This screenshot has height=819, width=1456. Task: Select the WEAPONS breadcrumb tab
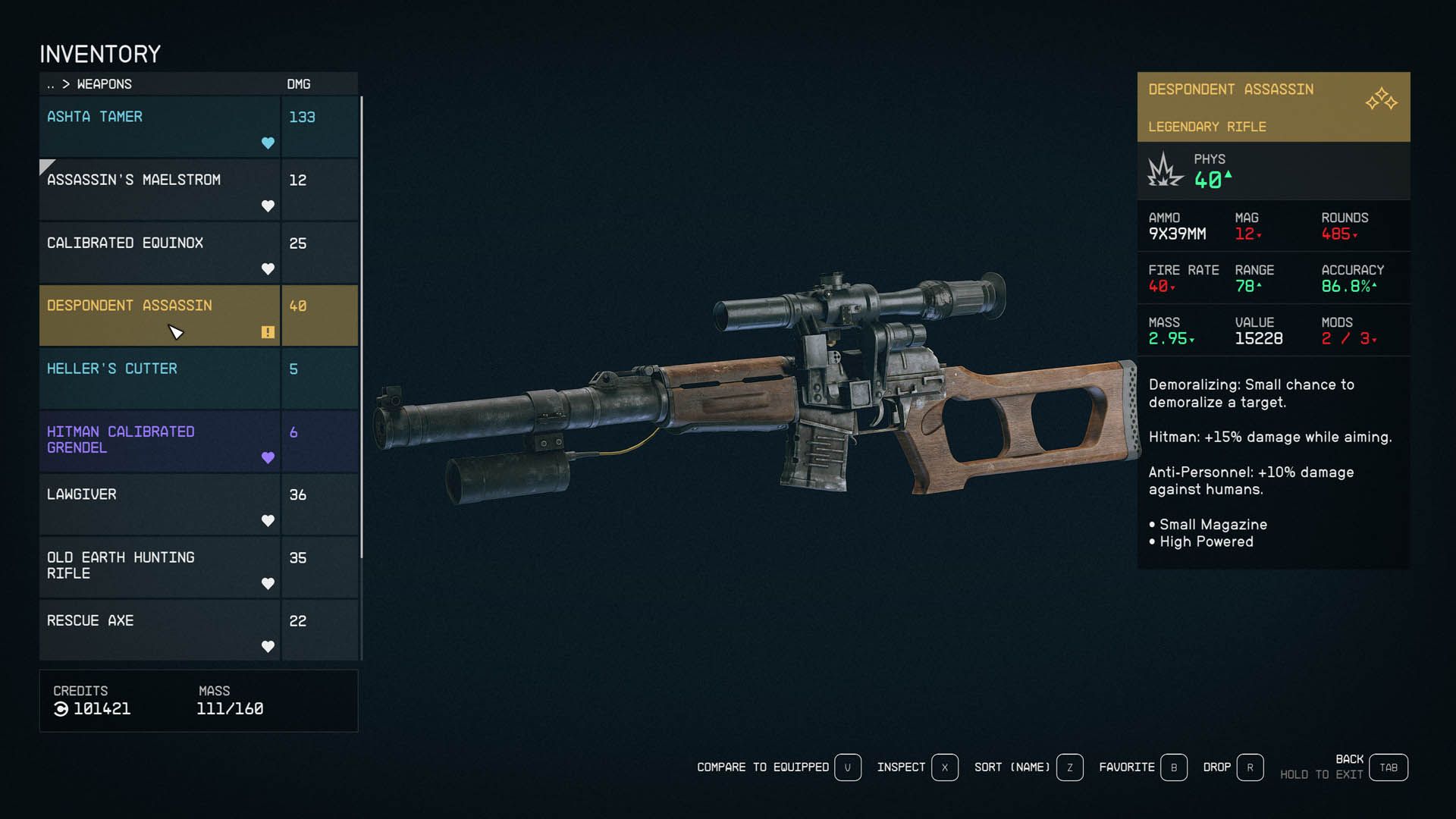coord(104,84)
